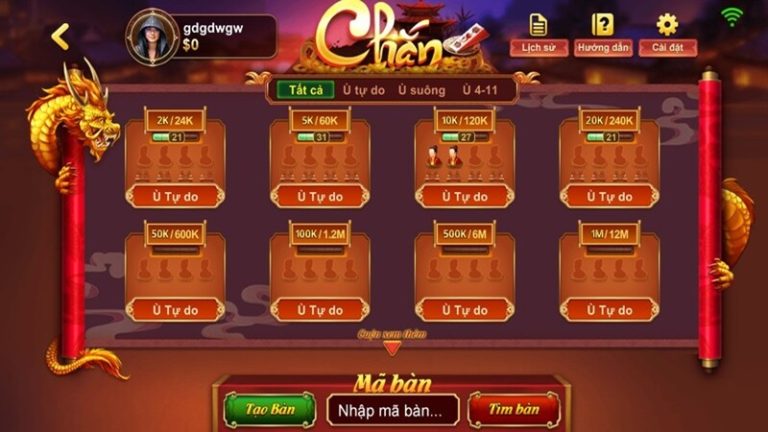Open the 100K/1.2M table
Screen dimensions: 768x432
[x=320, y=273]
